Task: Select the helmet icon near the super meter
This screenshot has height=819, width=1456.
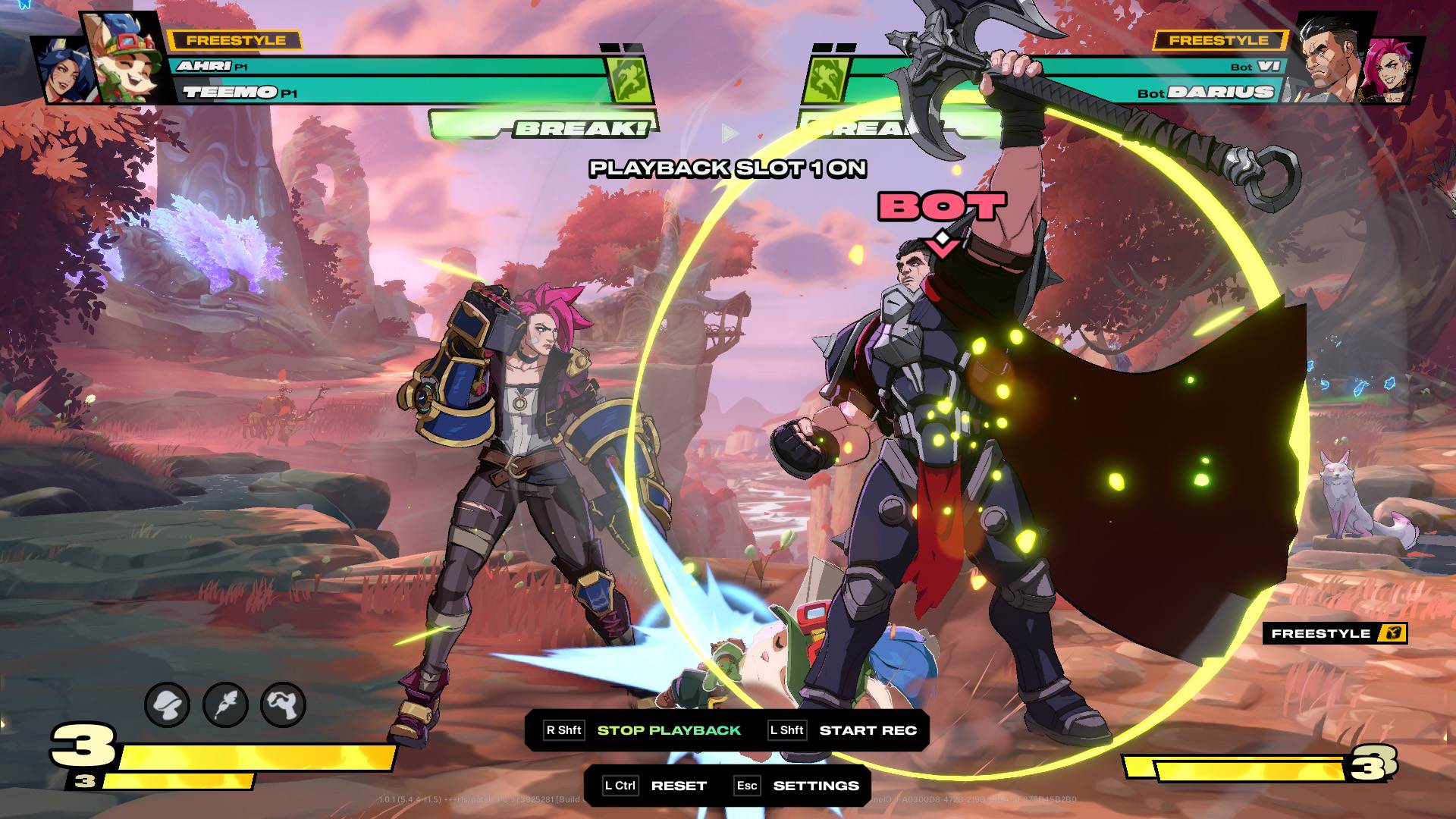Action: [167, 705]
